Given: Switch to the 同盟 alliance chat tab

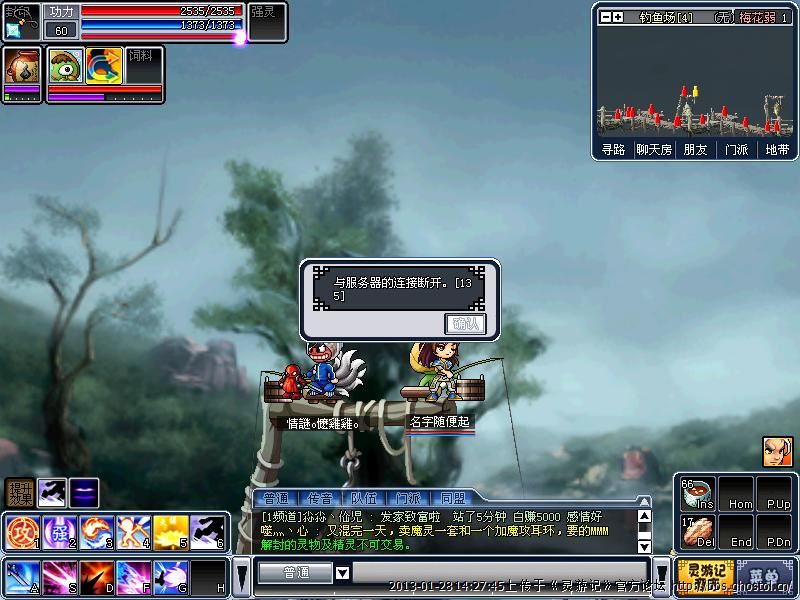Looking at the screenshot, I should coord(452,497).
